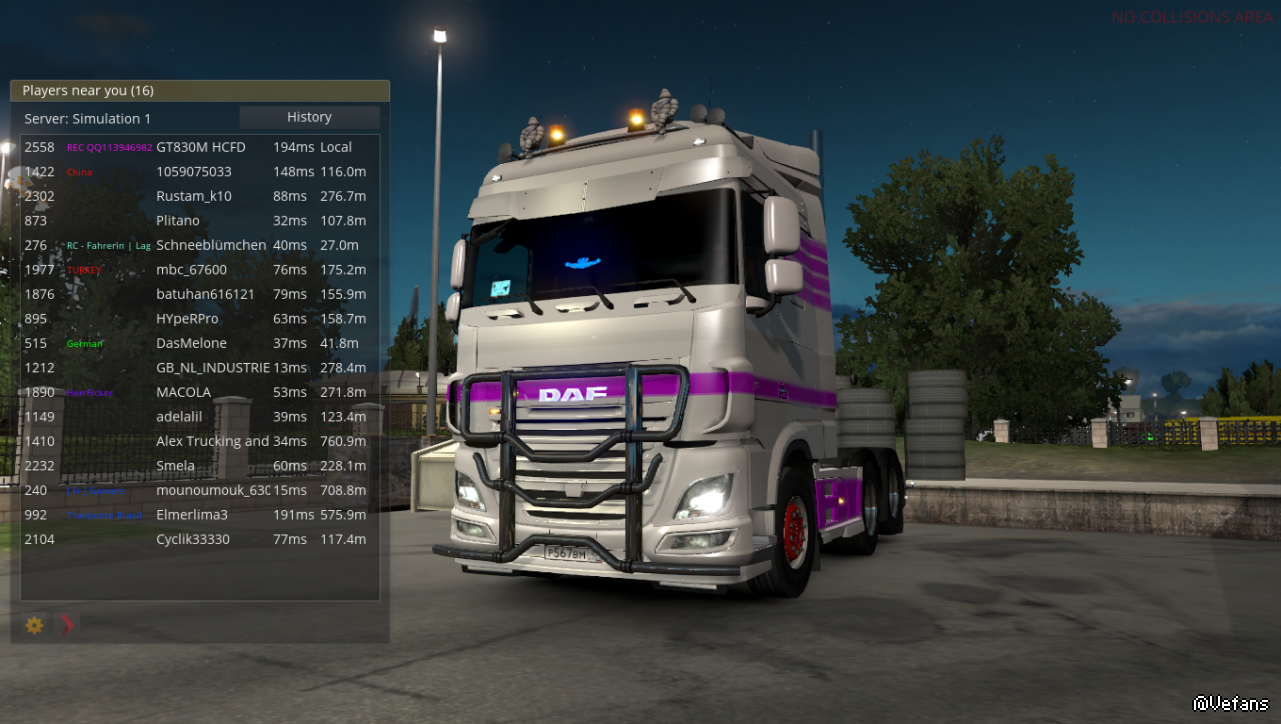Select the Alex Trucking player row
The image size is (1281, 724).
click(x=212, y=441)
